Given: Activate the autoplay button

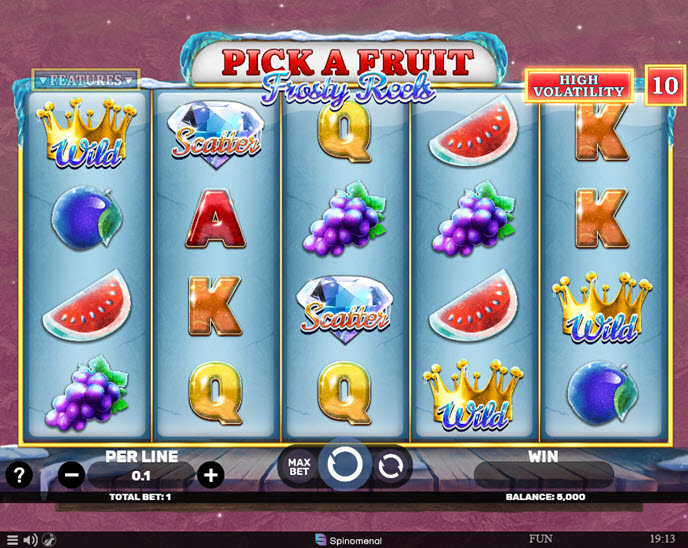Looking at the screenshot, I should pyautogui.click(x=391, y=466).
